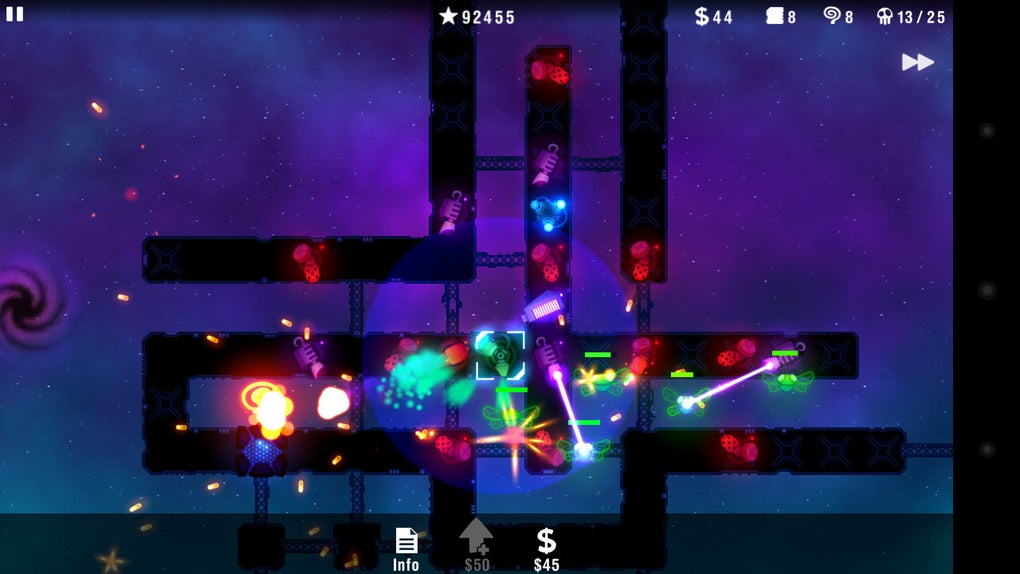Open the tower Info panel

(406, 549)
